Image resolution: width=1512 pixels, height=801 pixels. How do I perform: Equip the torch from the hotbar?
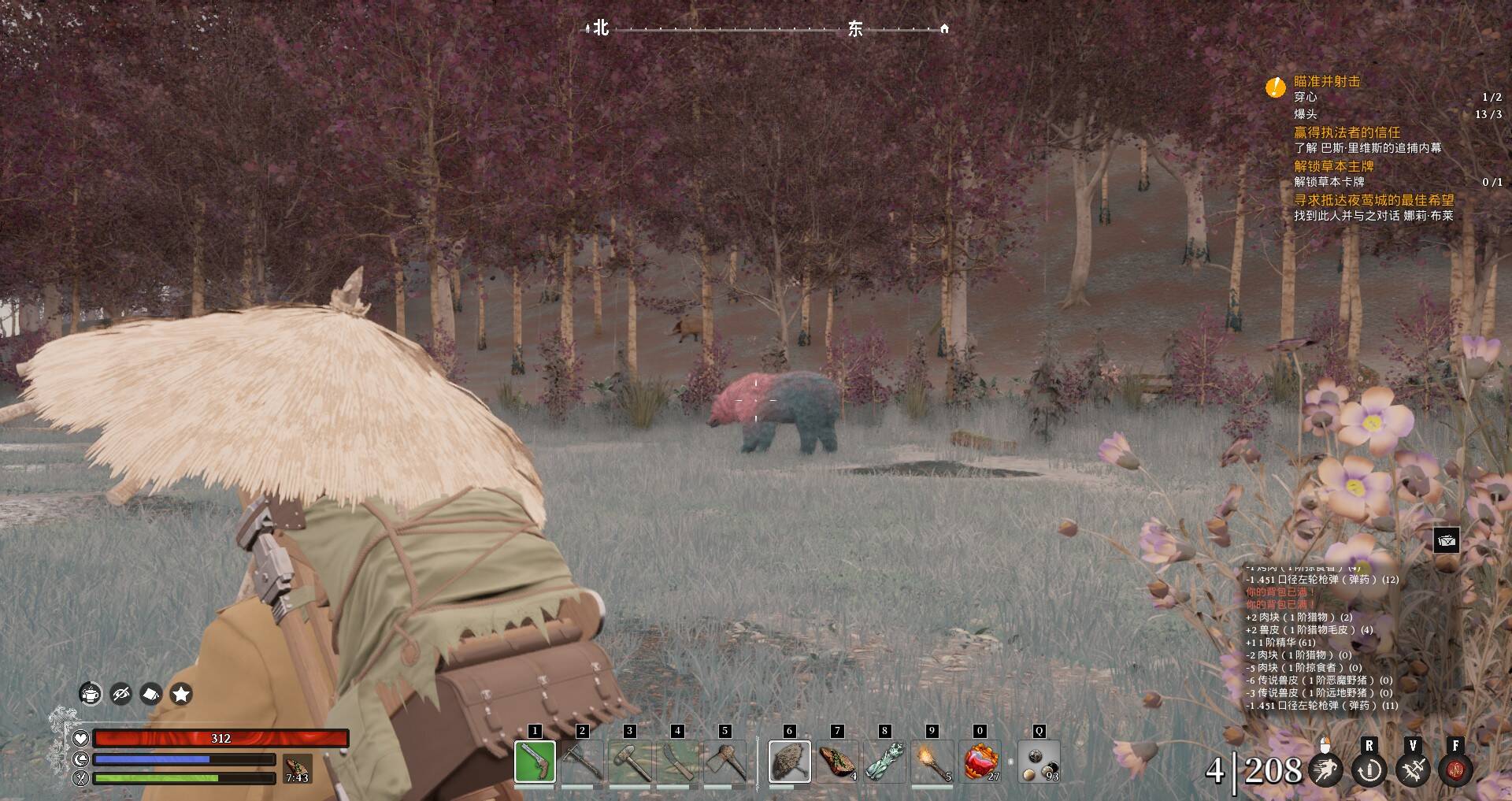932,762
